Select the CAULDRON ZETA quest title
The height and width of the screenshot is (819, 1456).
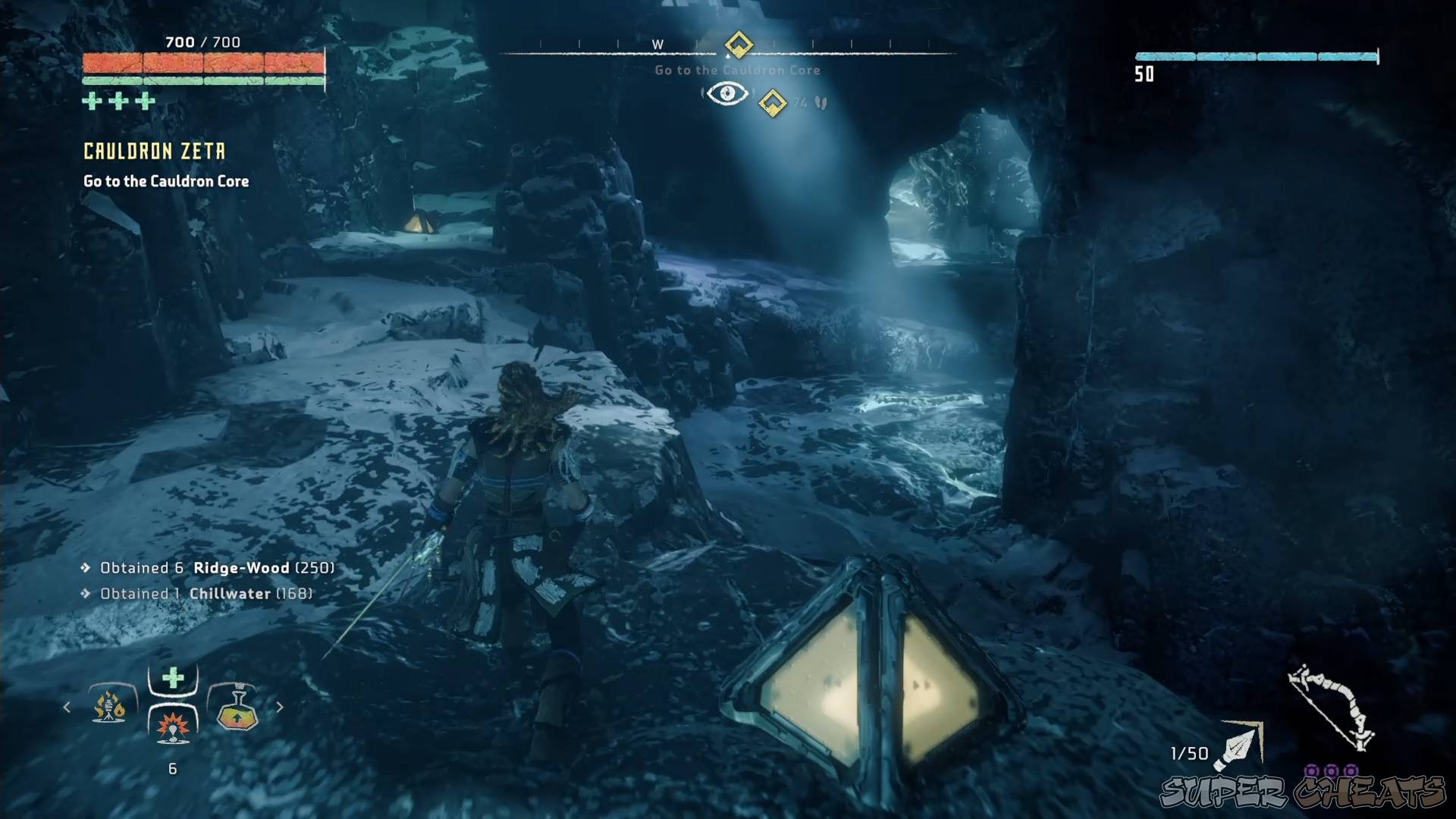coord(153,151)
